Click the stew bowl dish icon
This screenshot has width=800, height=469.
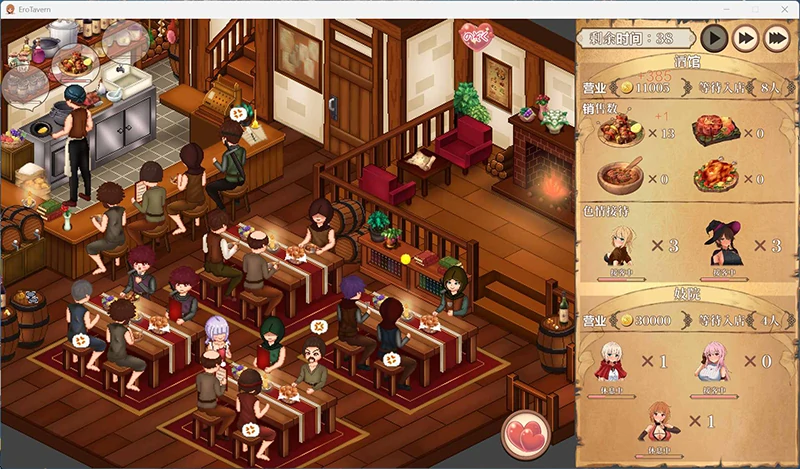click(621, 176)
